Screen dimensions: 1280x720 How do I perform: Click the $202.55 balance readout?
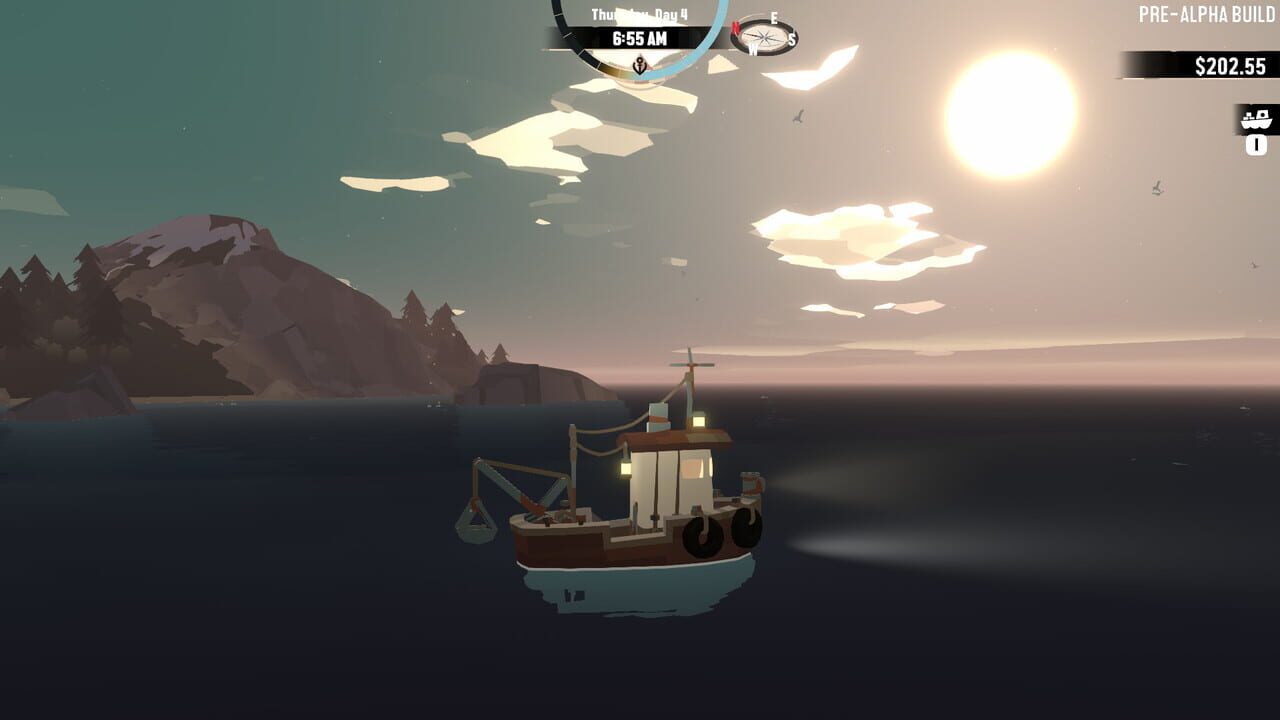(1231, 65)
